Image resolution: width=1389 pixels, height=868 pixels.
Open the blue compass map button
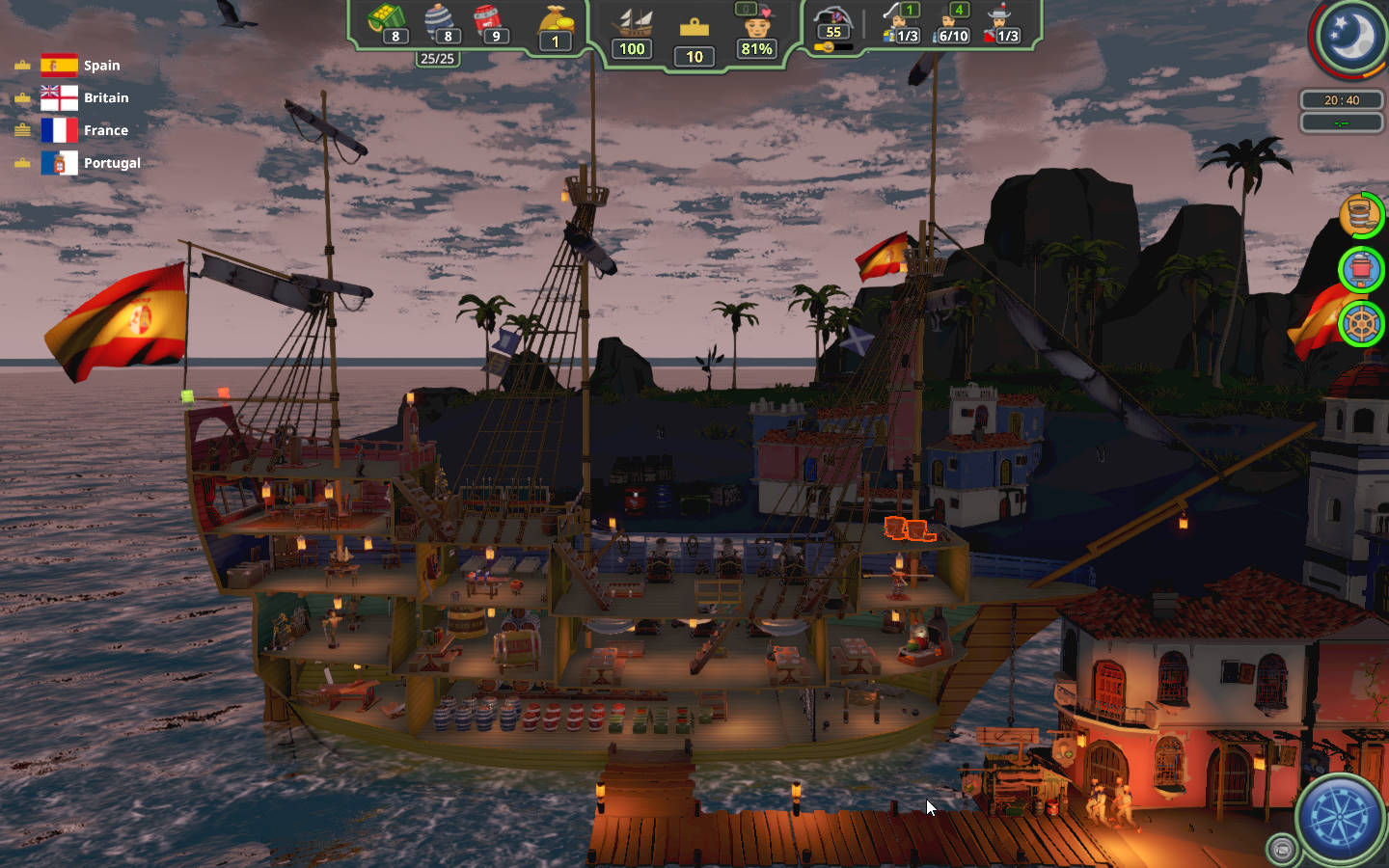(1341, 818)
